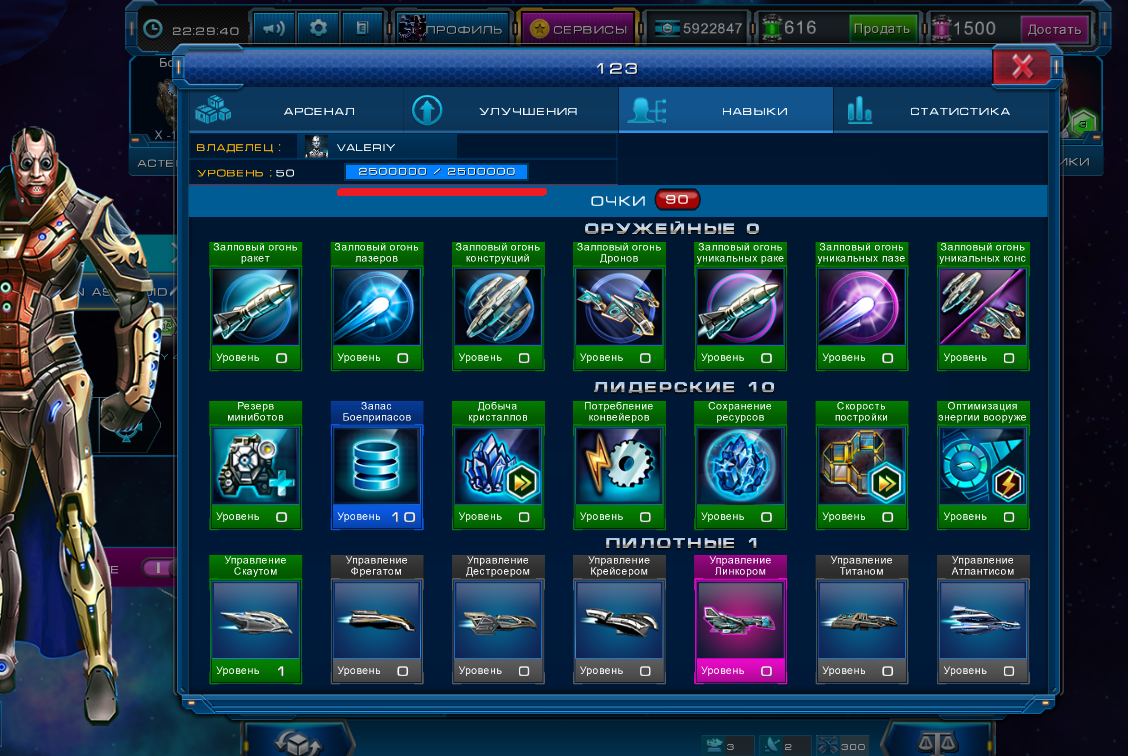Open the Улучшения tab
Viewport: 1128px width, 756px height.
pos(511,111)
